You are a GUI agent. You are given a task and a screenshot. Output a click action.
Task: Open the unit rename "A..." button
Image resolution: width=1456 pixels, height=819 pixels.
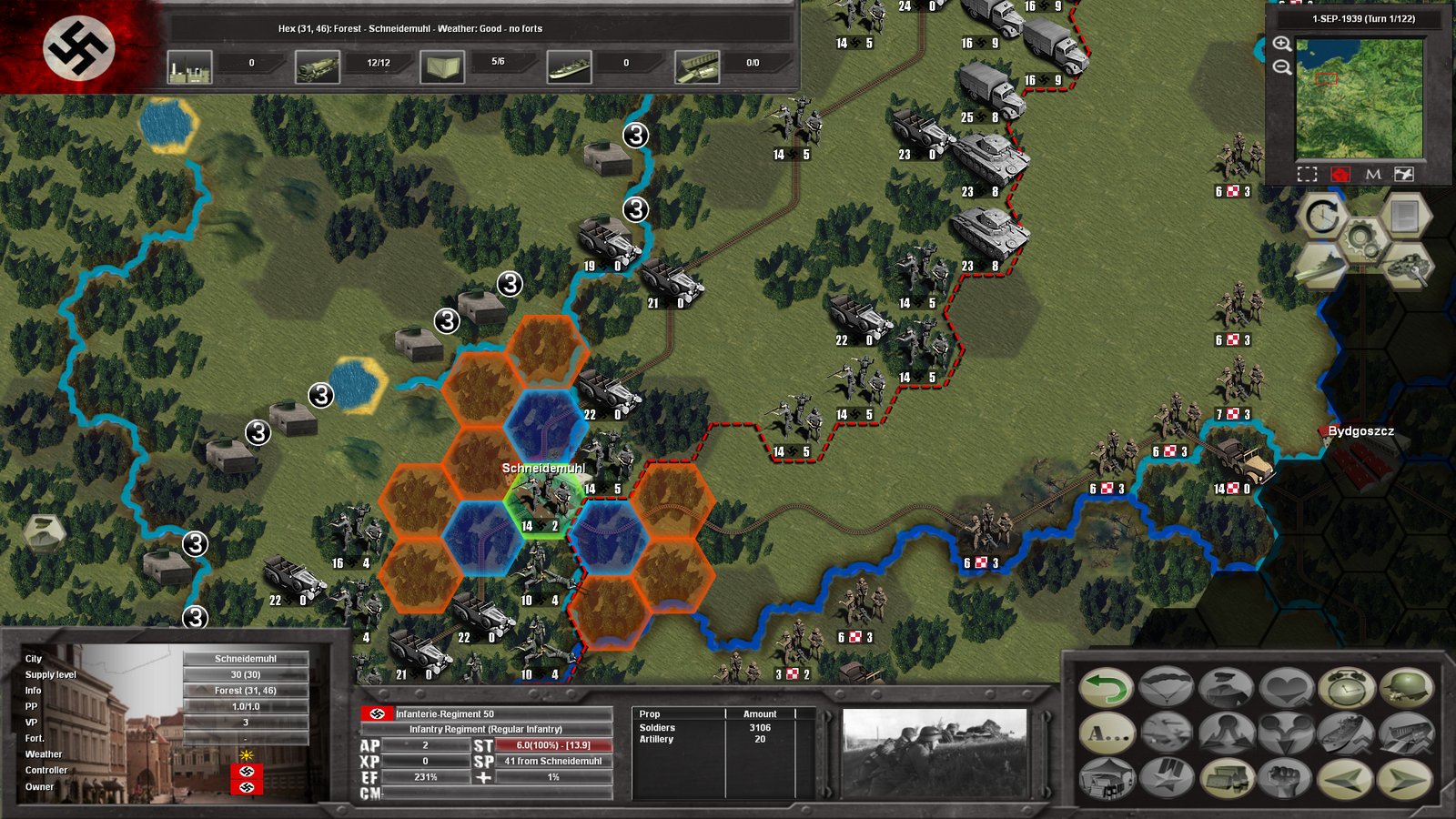point(1107,733)
